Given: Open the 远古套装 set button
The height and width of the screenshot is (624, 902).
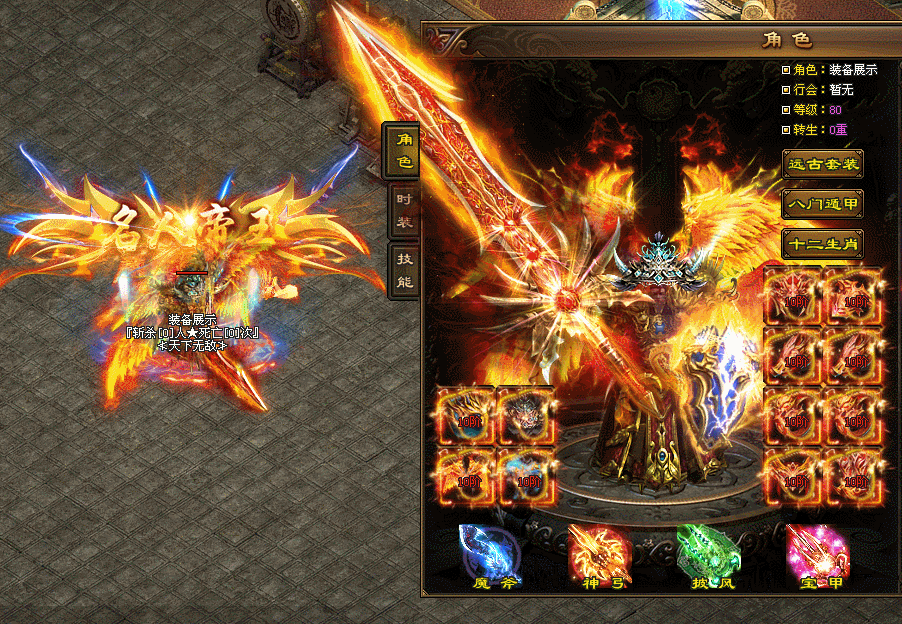Looking at the screenshot, I should click(x=822, y=164).
